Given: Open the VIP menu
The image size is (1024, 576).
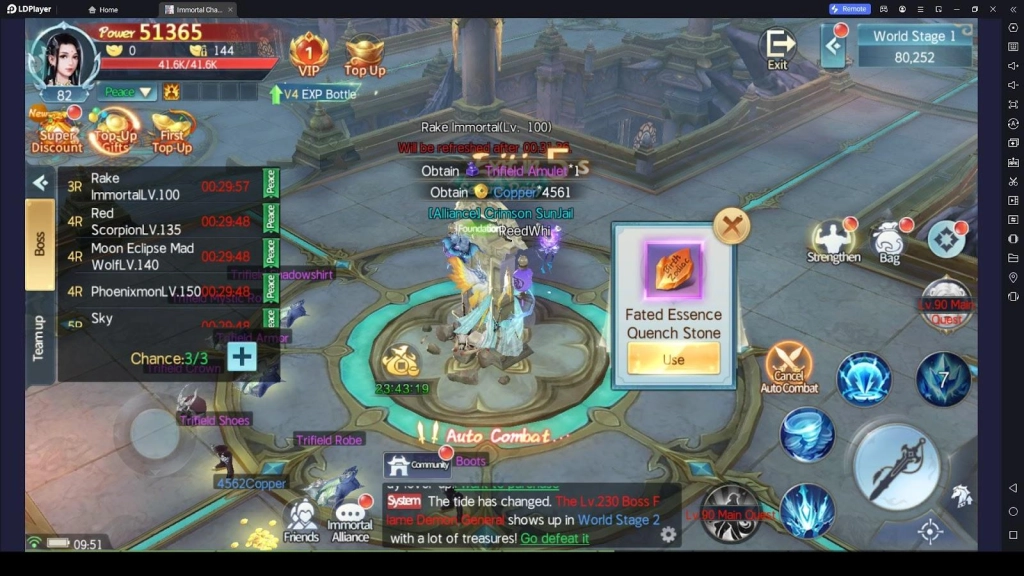Looking at the screenshot, I should [309, 53].
